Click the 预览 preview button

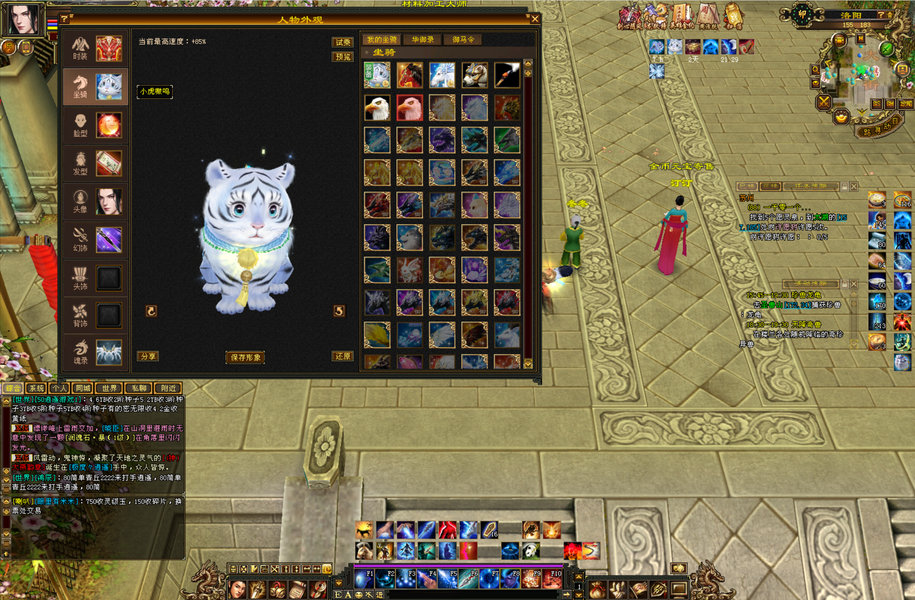(342, 57)
